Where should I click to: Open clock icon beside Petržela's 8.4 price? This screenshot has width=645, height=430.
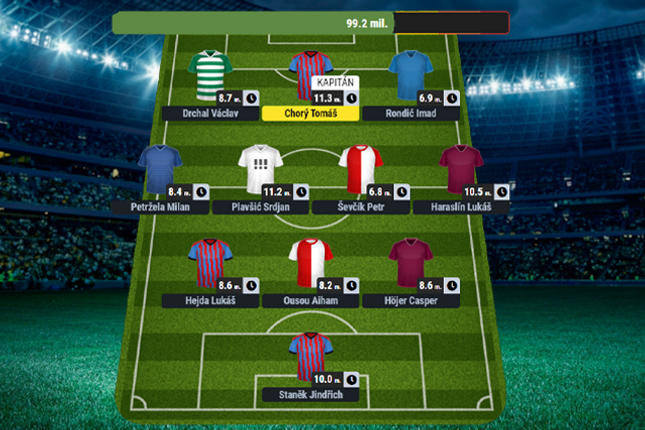coord(201,192)
